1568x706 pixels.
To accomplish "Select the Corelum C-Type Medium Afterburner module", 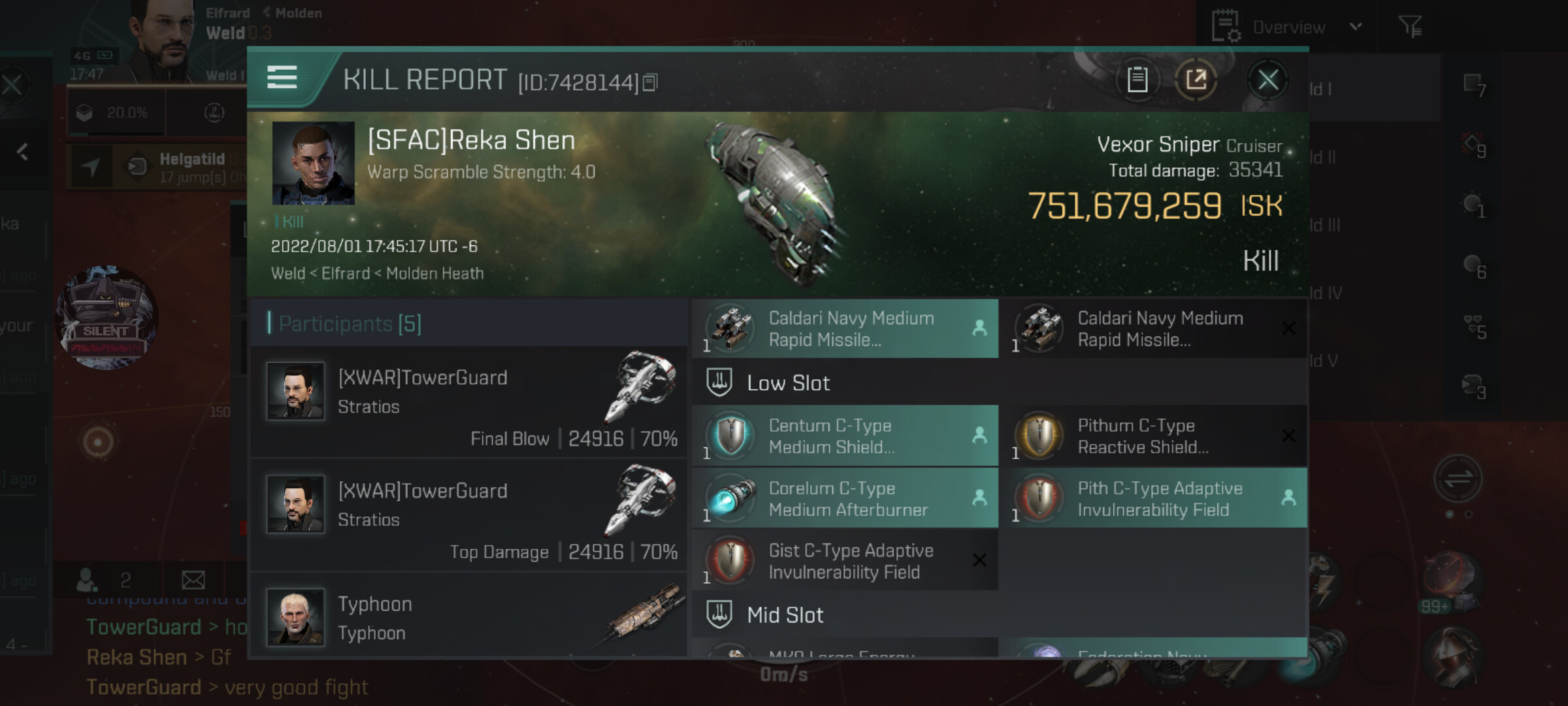I will coord(845,499).
